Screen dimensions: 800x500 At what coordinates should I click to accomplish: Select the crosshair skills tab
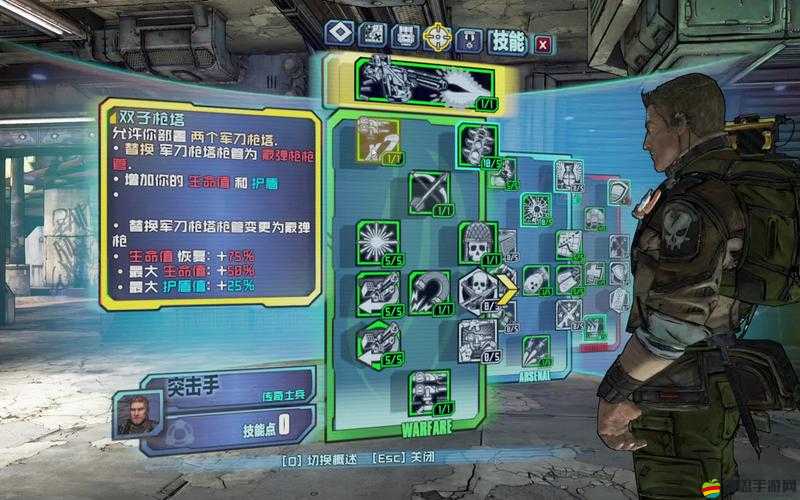tap(436, 37)
